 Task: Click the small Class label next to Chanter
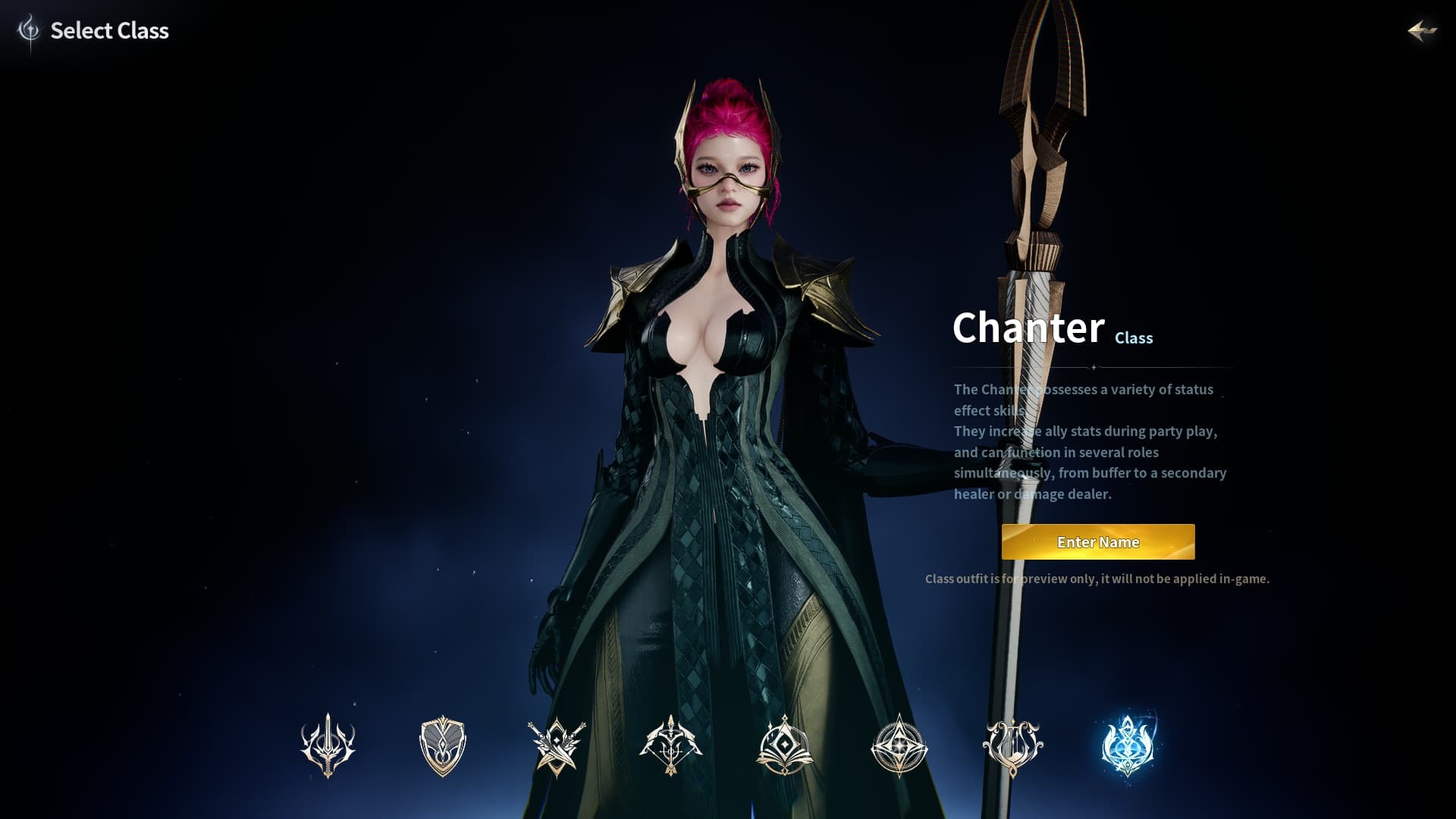[x=1134, y=338]
